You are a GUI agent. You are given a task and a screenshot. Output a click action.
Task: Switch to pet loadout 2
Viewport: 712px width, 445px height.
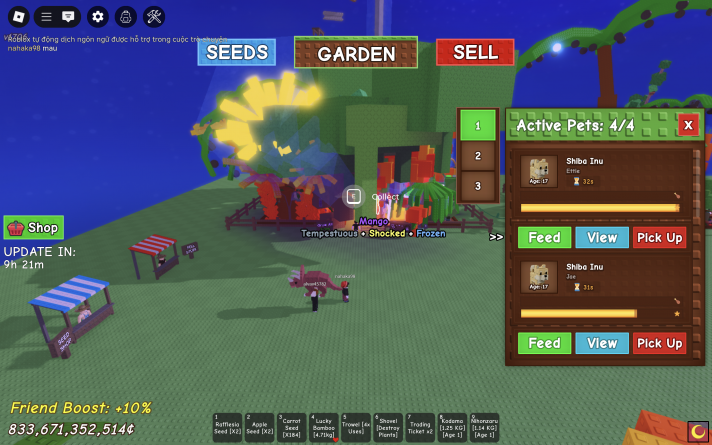(x=478, y=156)
